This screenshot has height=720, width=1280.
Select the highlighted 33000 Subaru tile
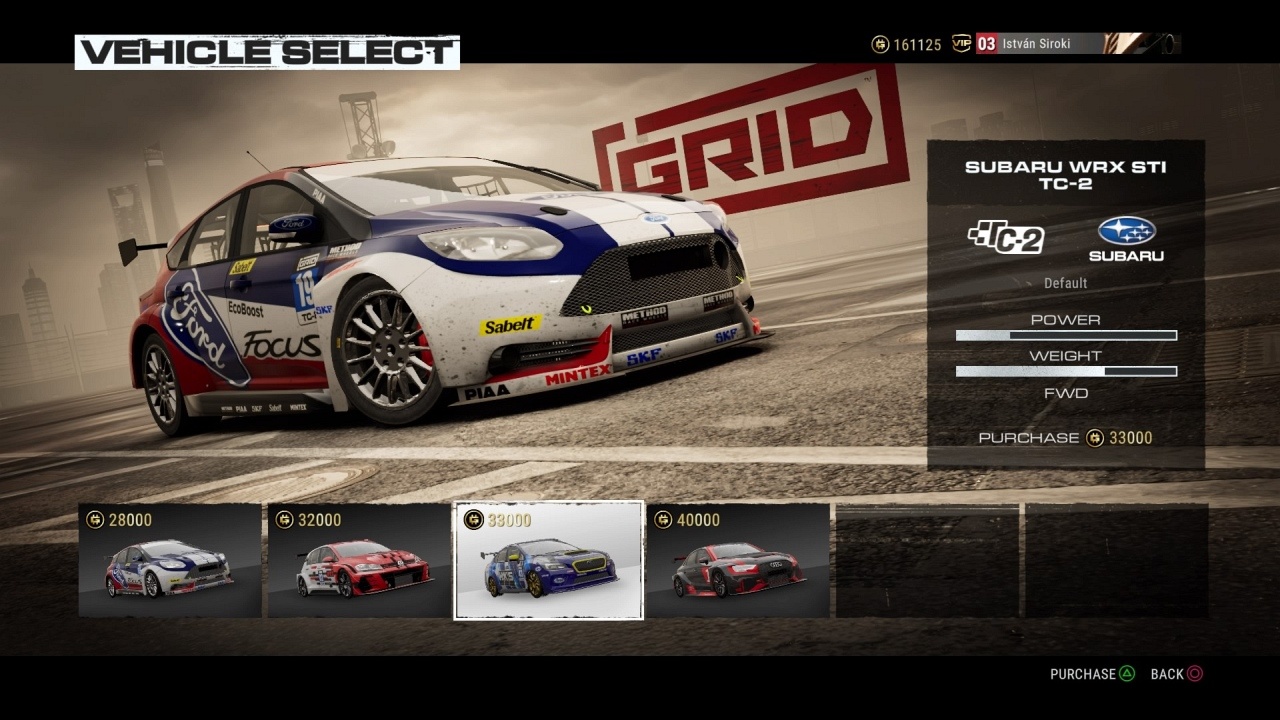[x=548, y=561]
